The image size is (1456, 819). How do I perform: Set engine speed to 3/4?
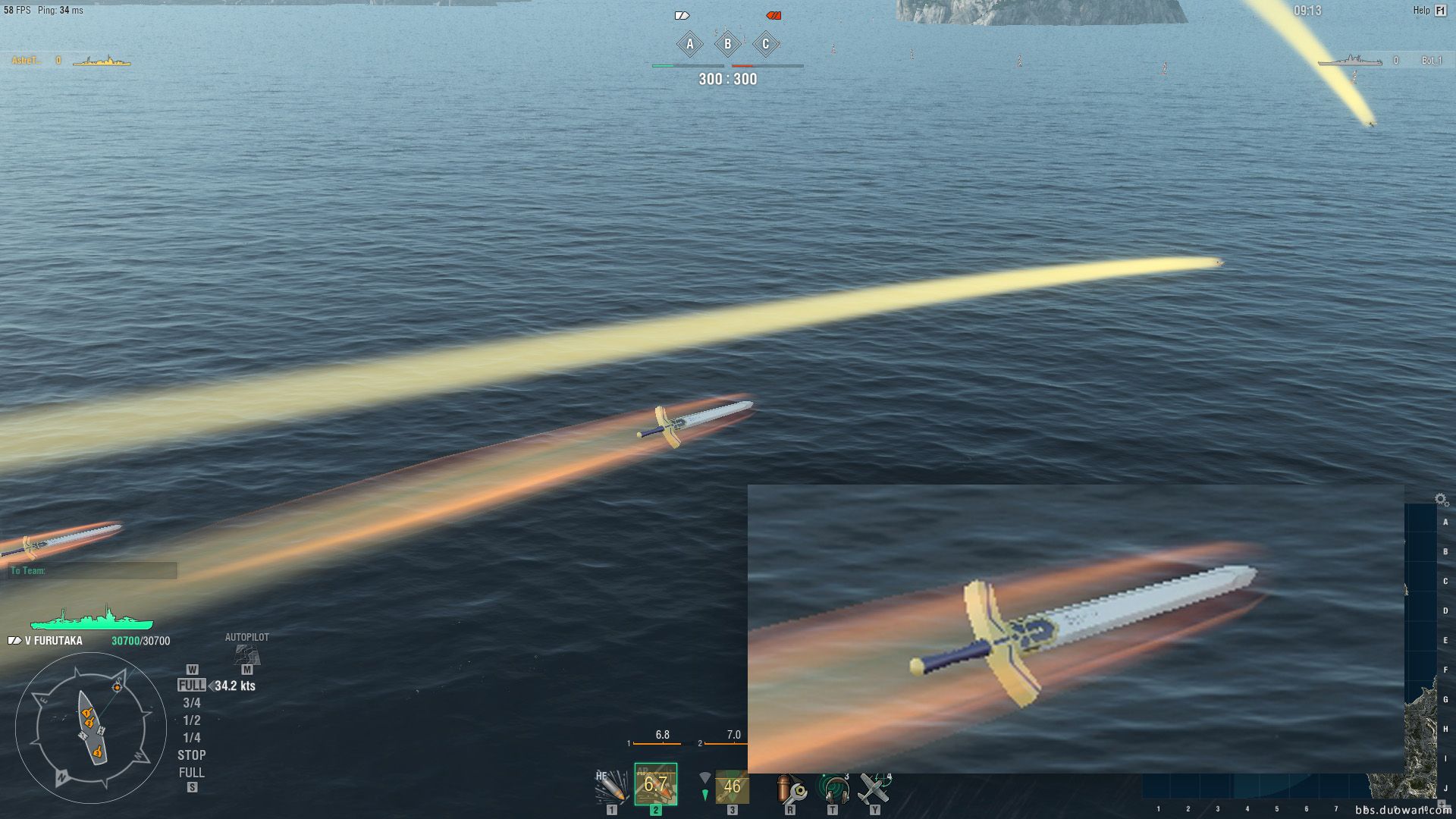point(192,703)
